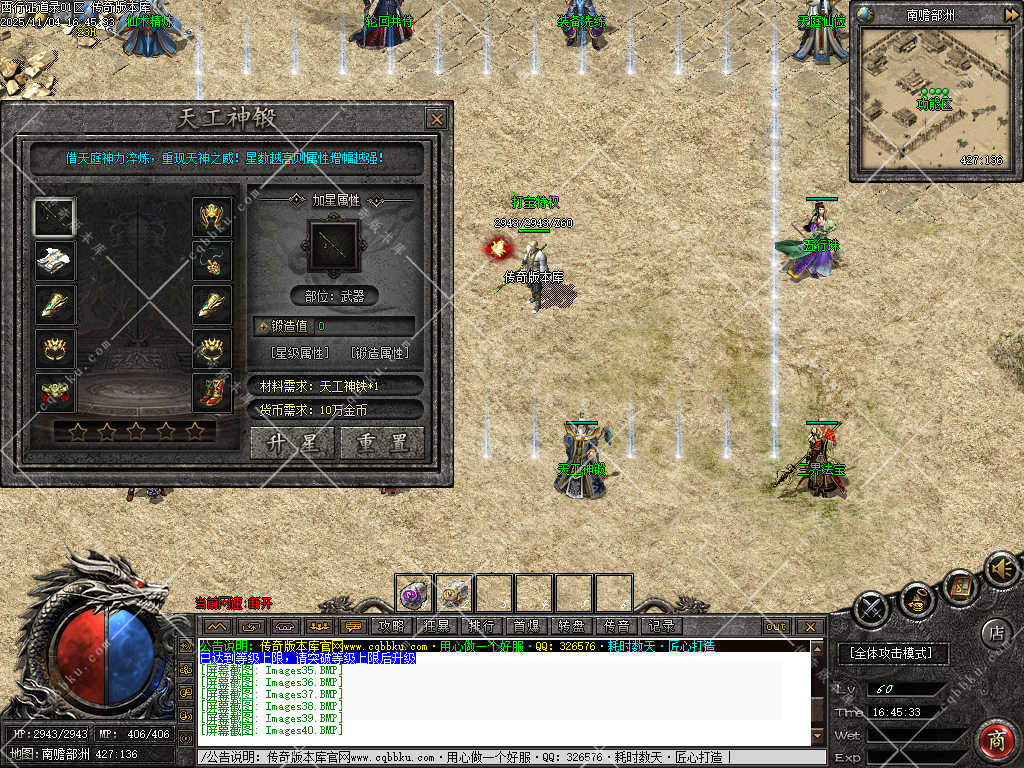Toggle the sound speaker icon
The height and width of the screenshot is (768, 1024).
[x=1000, y=570]
